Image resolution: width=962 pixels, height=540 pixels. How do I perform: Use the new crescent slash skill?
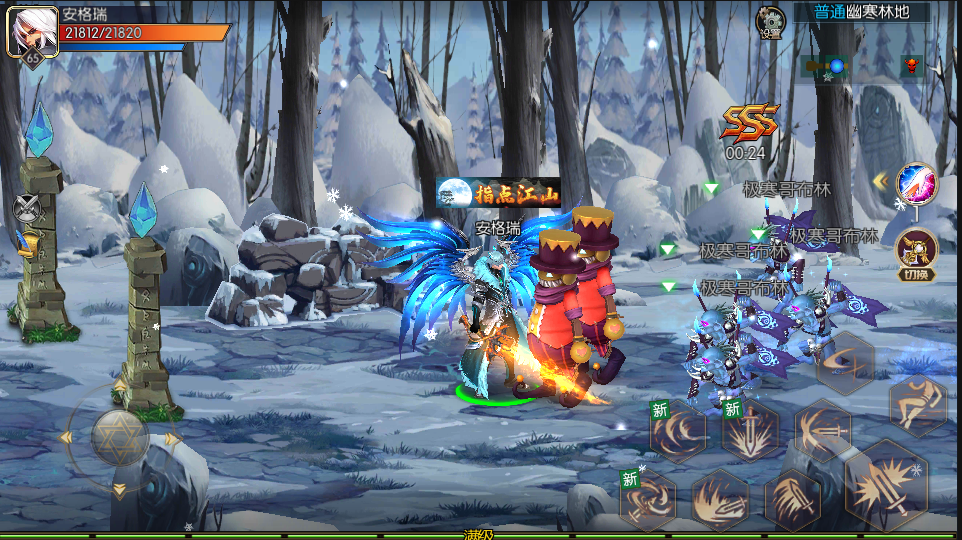[678, 430]
